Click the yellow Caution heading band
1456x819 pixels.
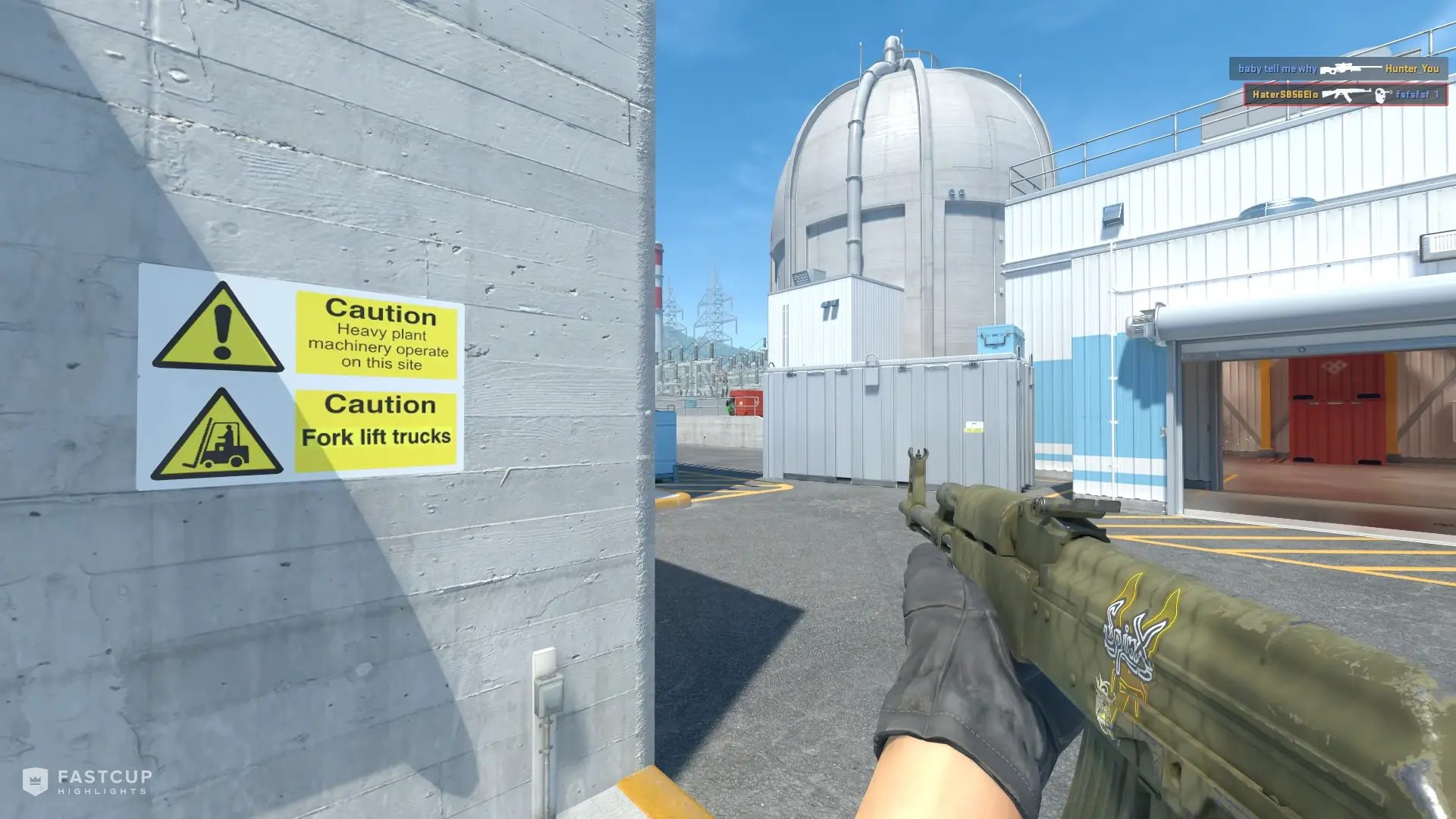pos(379,312)
